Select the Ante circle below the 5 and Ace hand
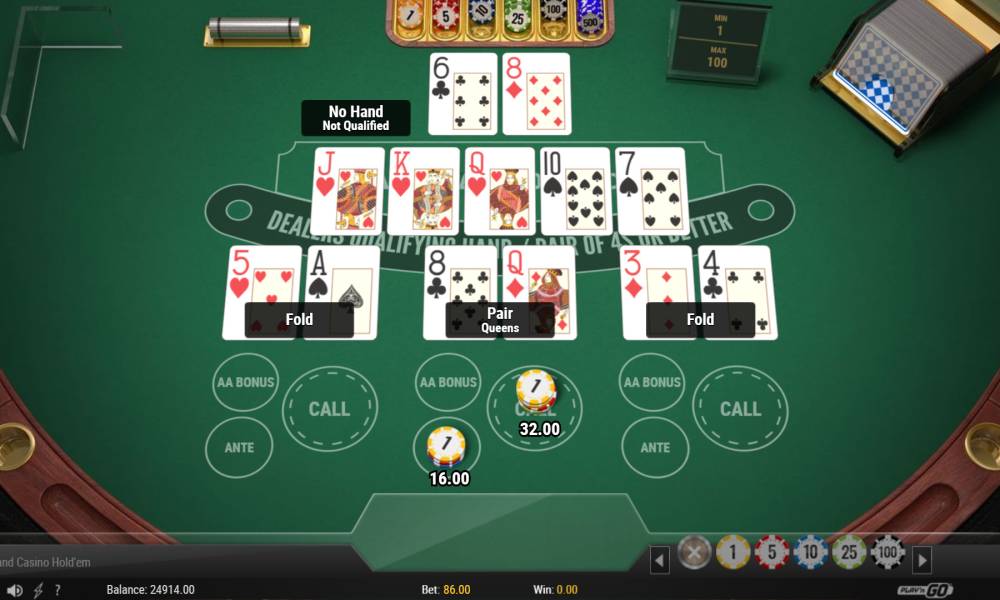 pyautogui.click(x=239, y=447)
